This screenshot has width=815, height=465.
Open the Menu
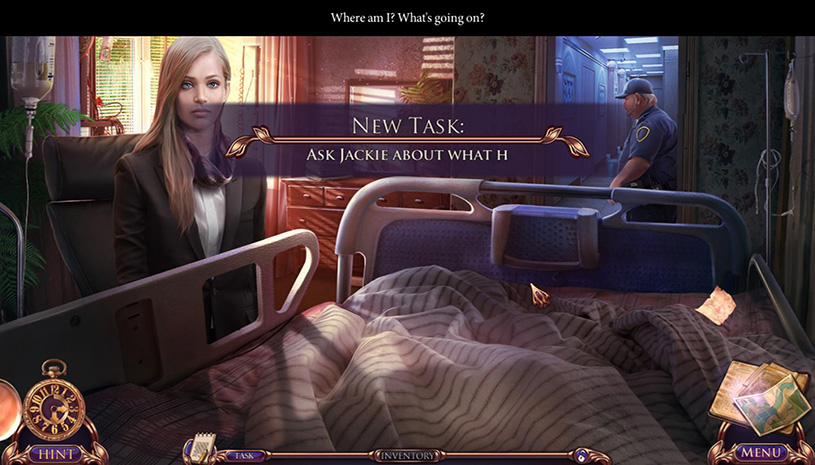click(x=759, y=453)
